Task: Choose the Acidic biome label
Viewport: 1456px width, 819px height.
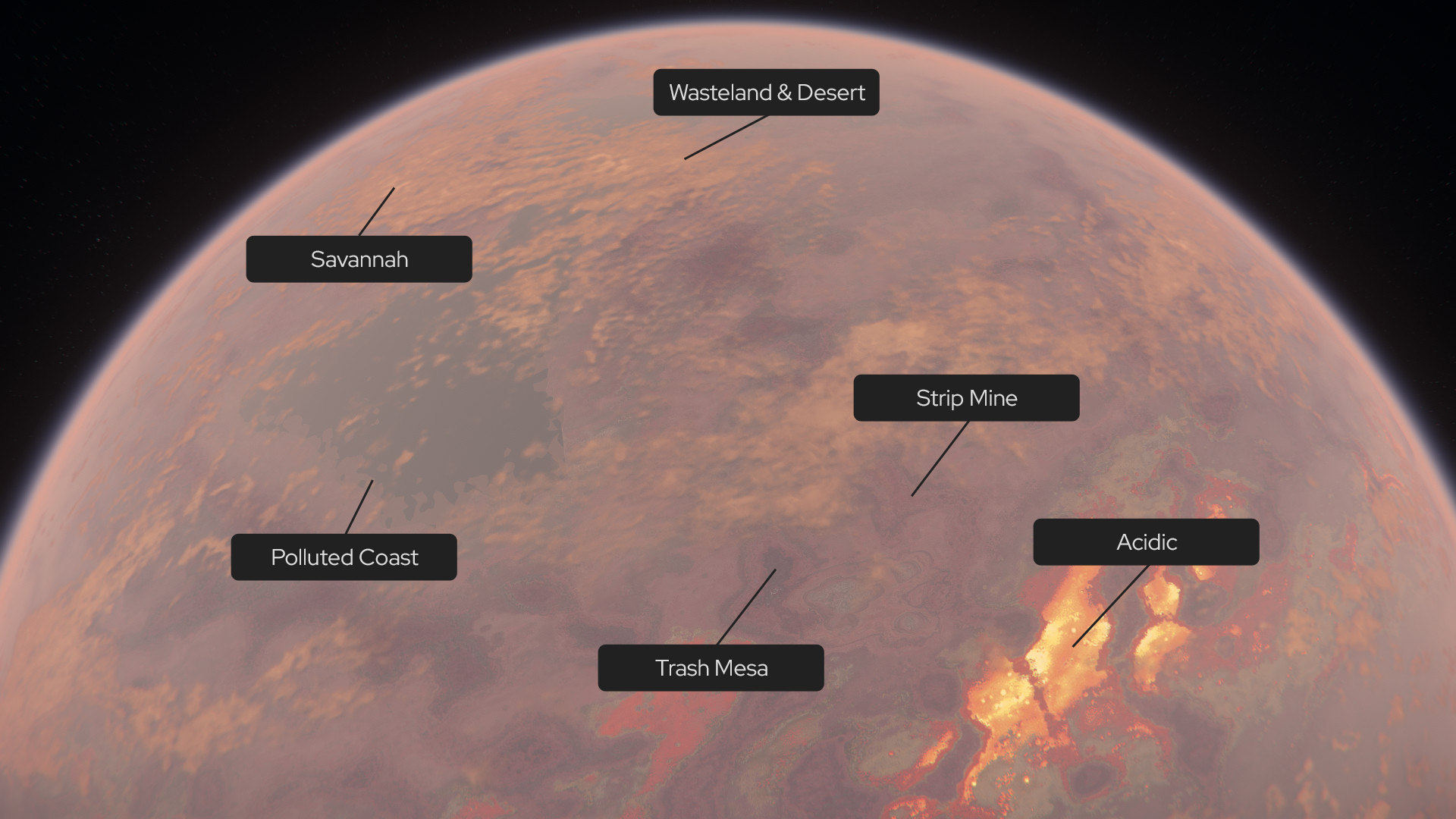Action: (x=1146, y=542)
